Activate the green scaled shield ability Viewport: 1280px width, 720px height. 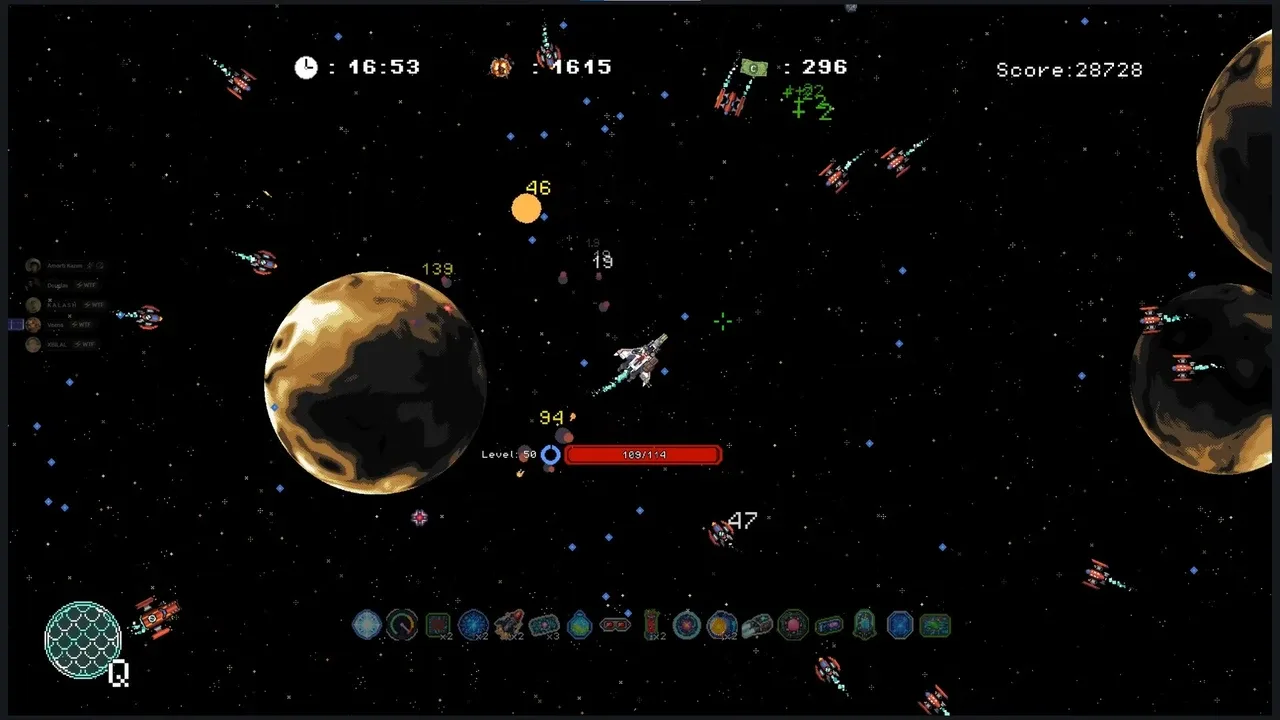point(83,640)
